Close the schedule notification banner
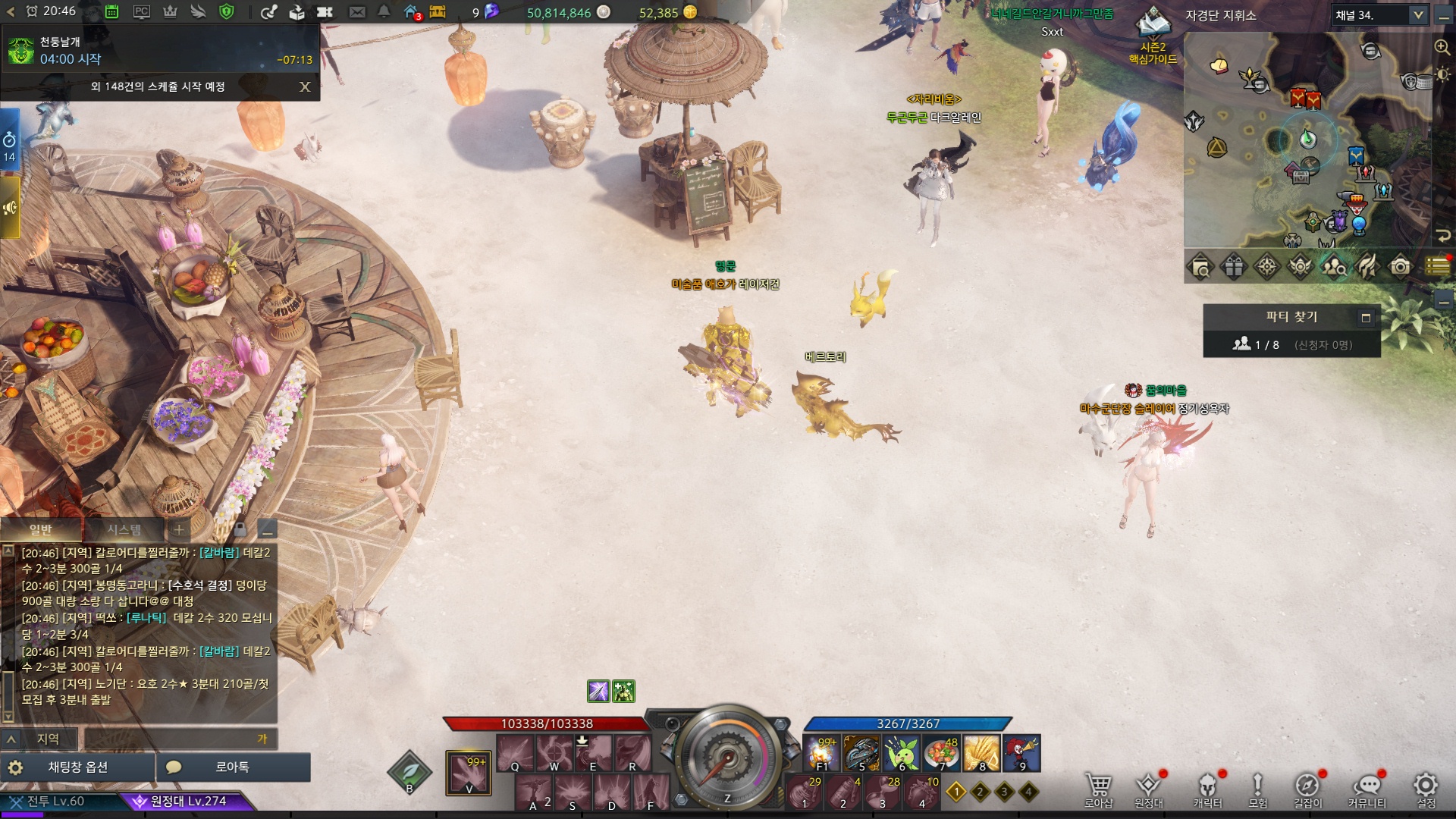The width and height of the screenshot is (1456, 819). 305,86
